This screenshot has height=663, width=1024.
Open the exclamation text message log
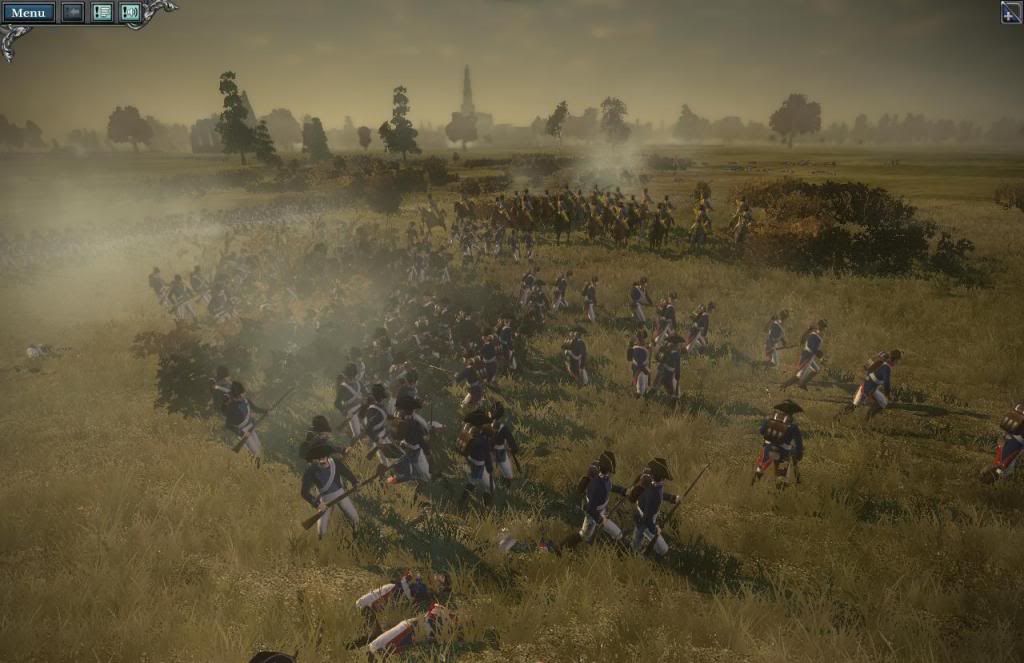pos(102,12)
